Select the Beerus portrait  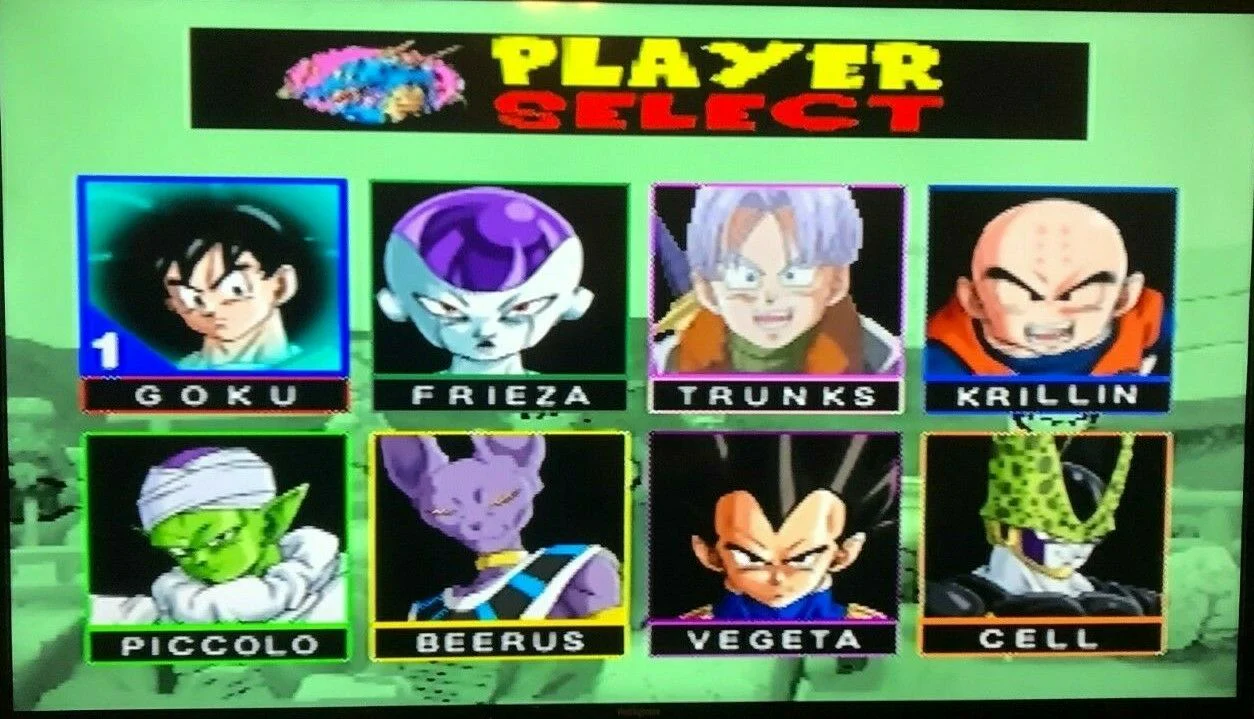pos(501,528)
